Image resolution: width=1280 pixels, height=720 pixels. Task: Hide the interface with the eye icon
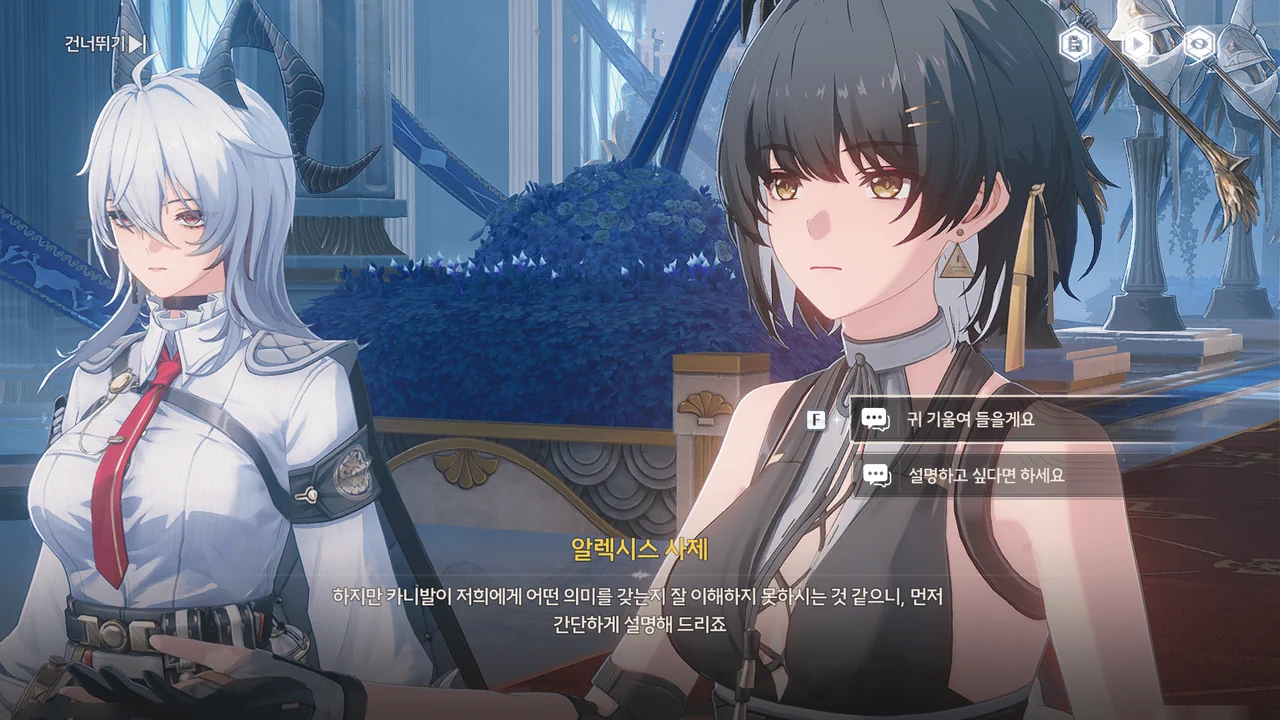(x=1199, y=44)
